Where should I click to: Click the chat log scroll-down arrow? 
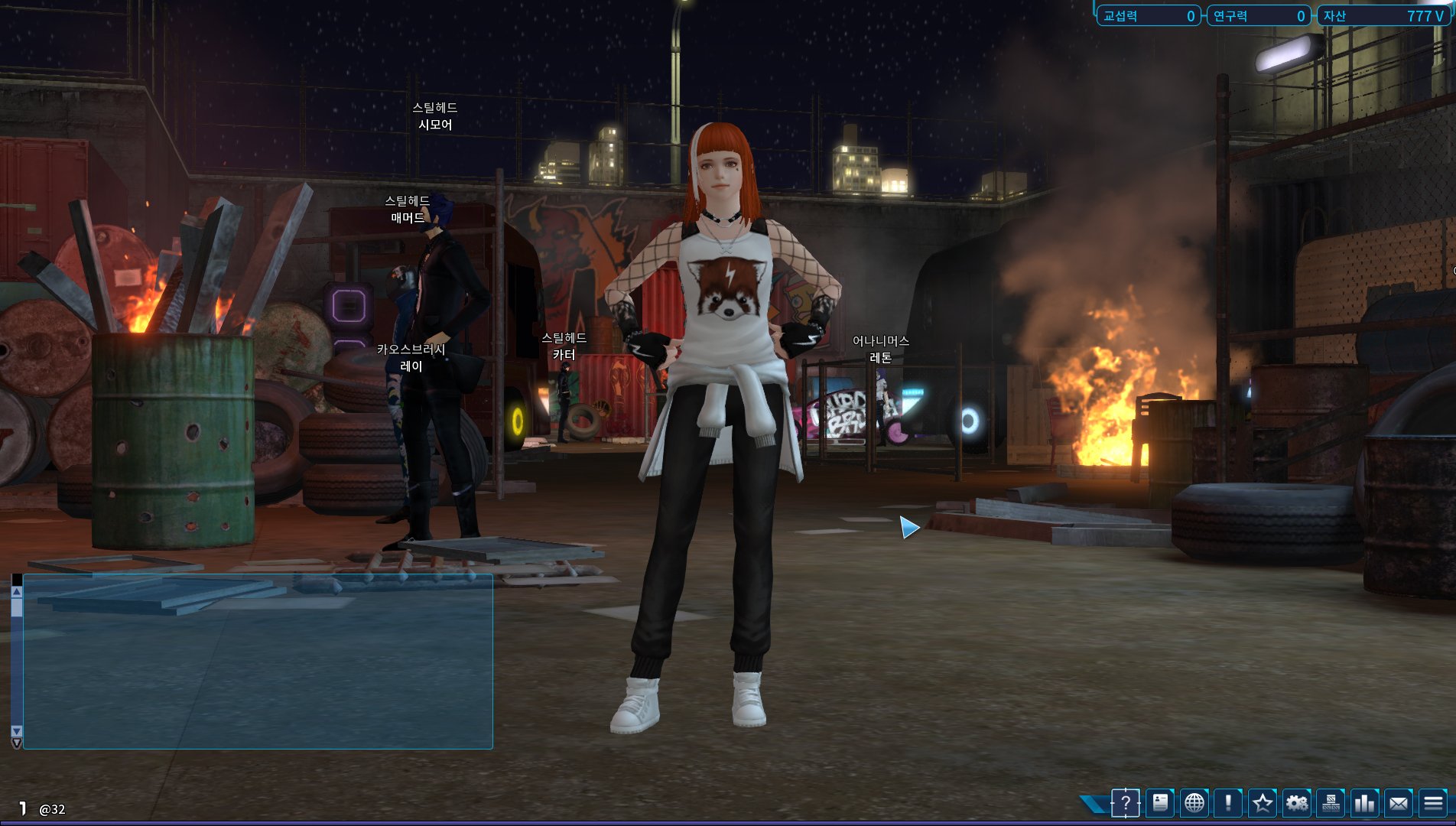pyautogui.click(x=17, y=731)
